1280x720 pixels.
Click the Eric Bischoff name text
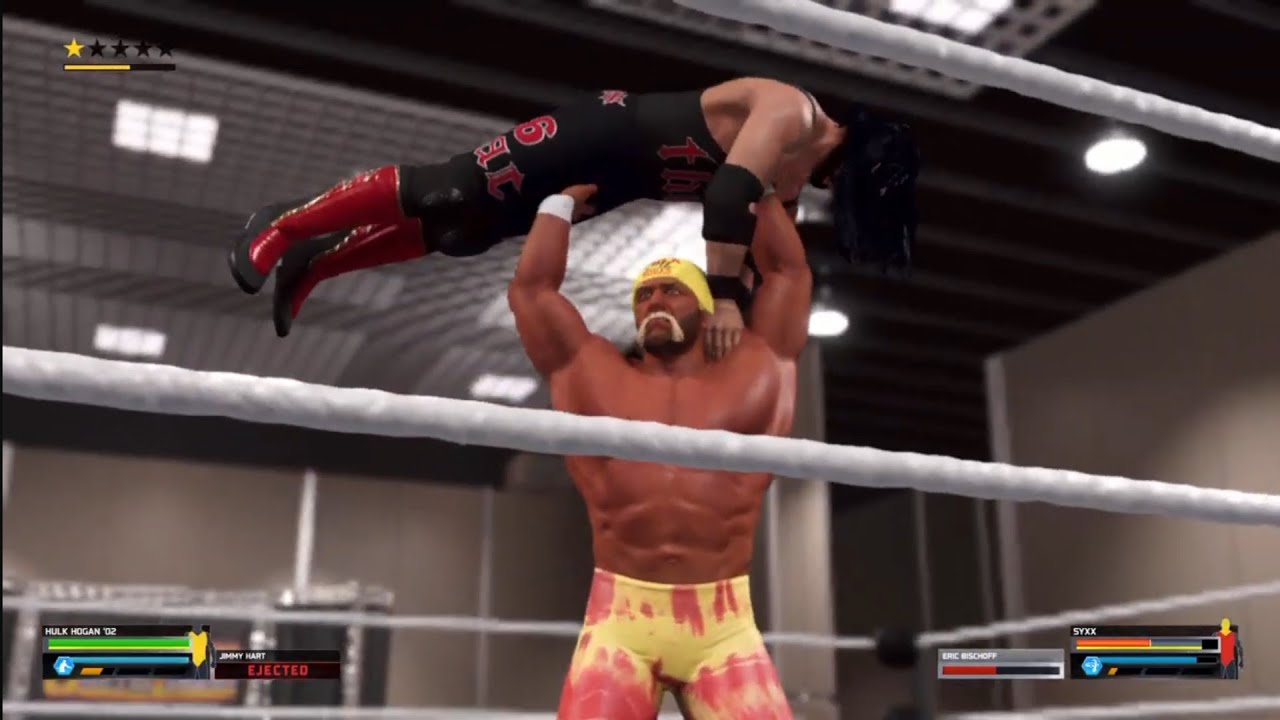(x=968, y=655)
